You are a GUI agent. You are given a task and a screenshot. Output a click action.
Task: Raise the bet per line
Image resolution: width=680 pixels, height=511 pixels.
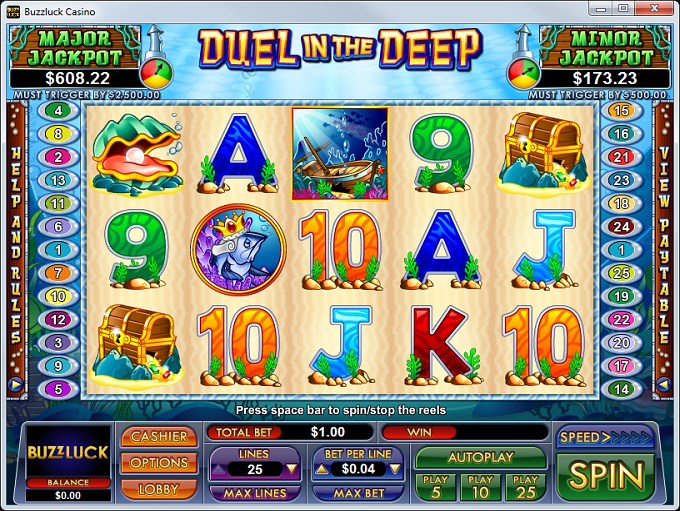tap(322, 468)
